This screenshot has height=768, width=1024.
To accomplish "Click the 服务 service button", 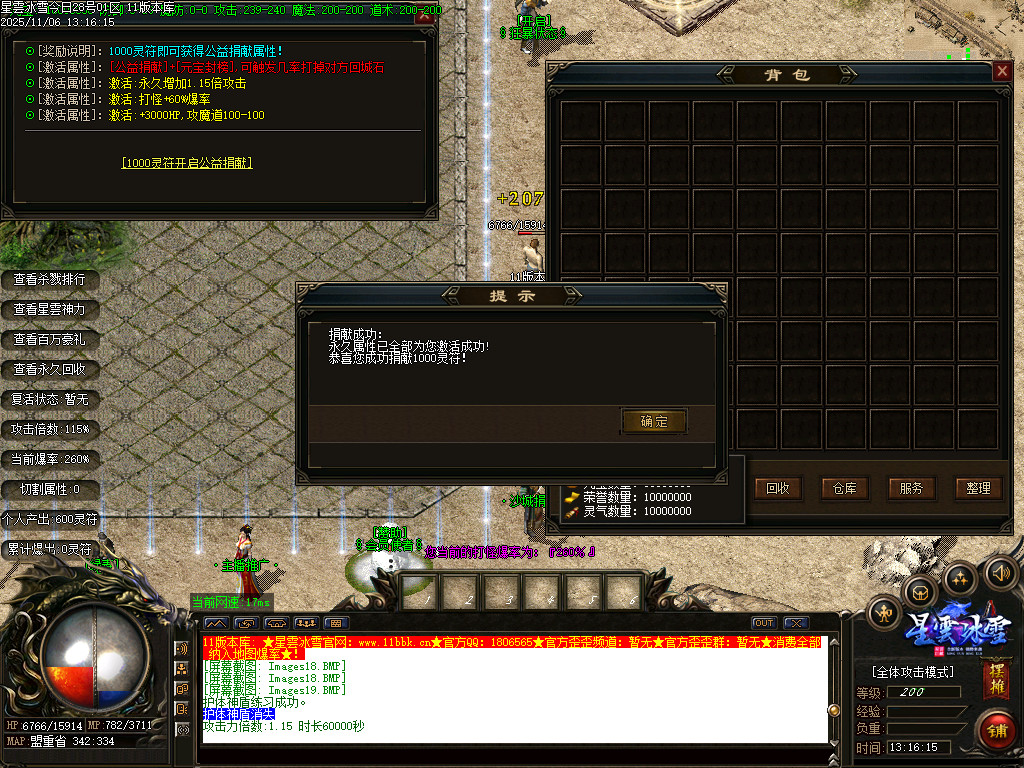I will point(911,488).
